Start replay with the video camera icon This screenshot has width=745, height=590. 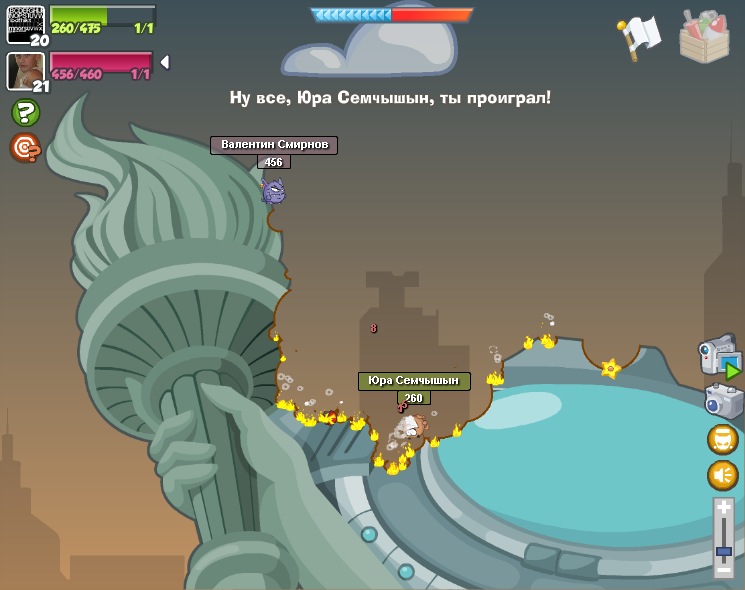719,357
